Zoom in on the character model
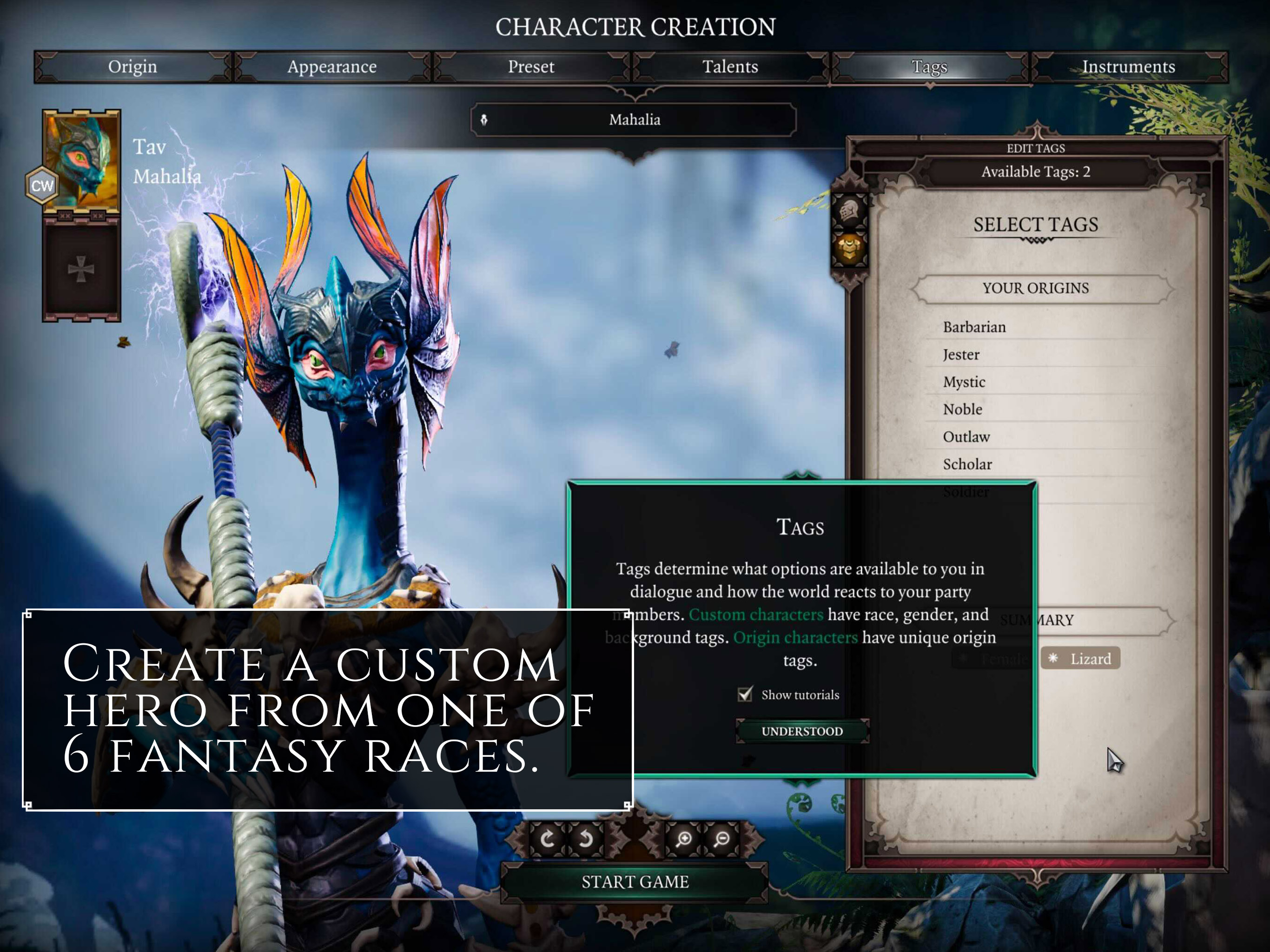Screen dimensions: 1270x952 coord(683,839)
